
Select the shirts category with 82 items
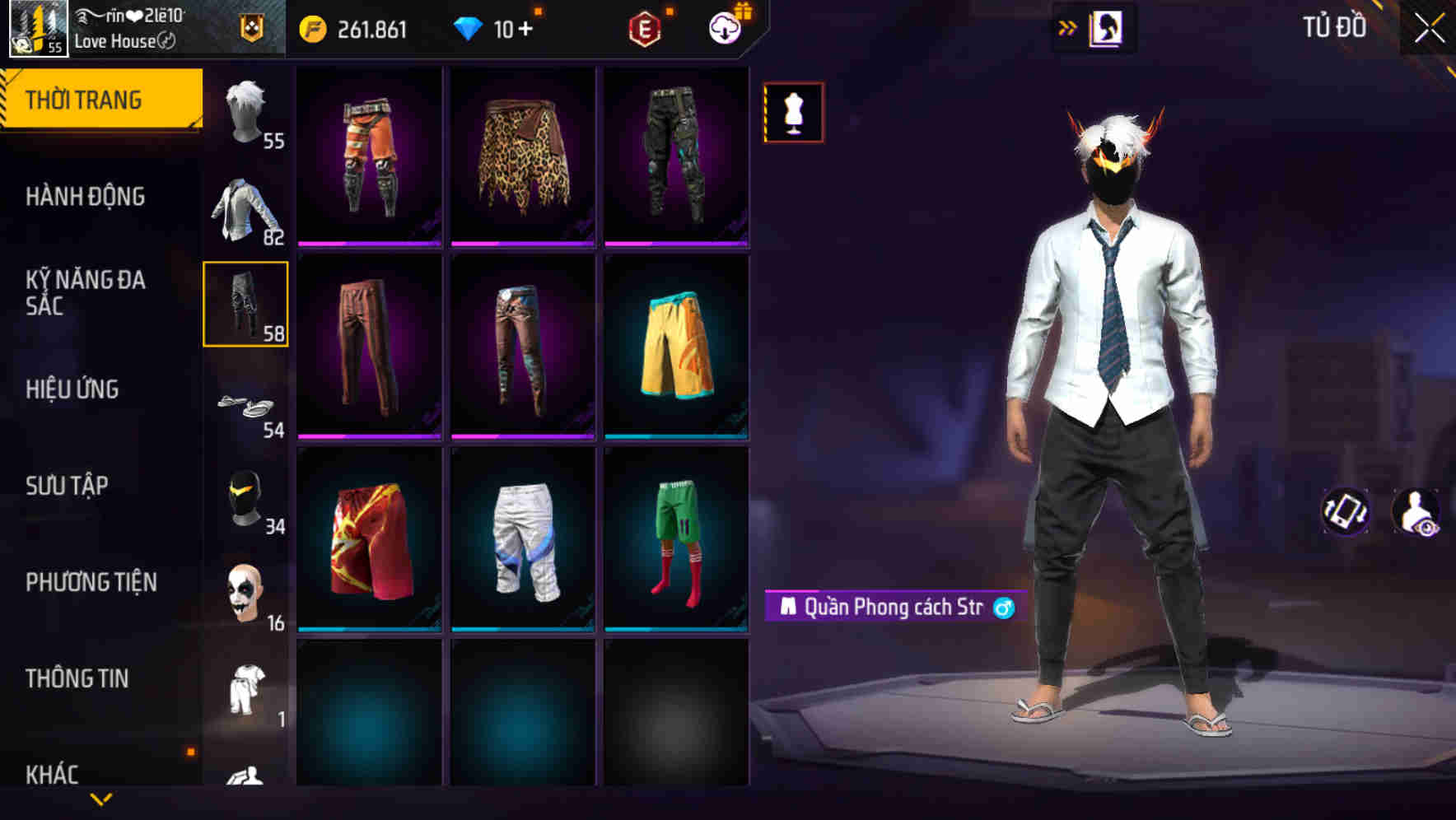pyautogui.click(x=245, y=210)
